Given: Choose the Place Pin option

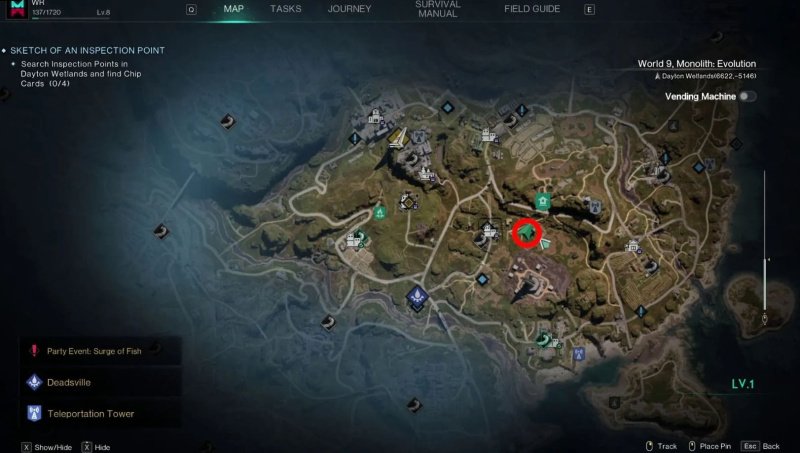Looking at the screenshot, I should [x=715, y=446].
